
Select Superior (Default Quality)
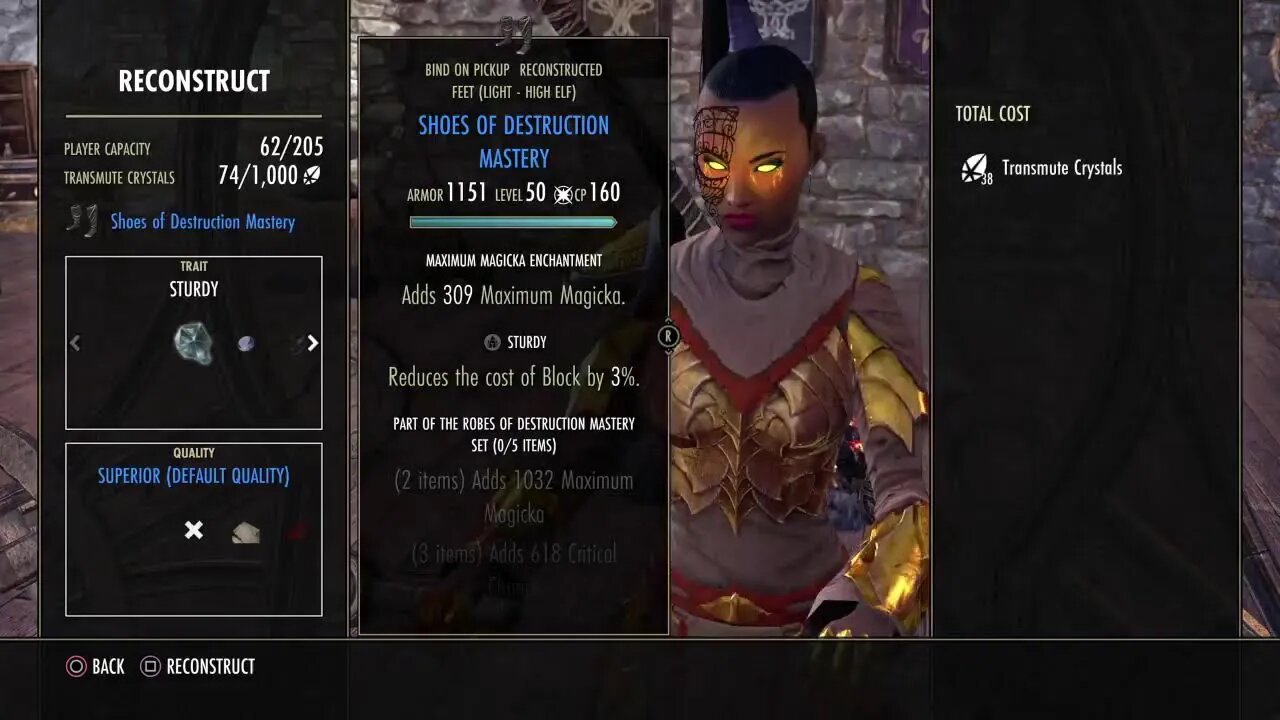(x=193, y=477)
